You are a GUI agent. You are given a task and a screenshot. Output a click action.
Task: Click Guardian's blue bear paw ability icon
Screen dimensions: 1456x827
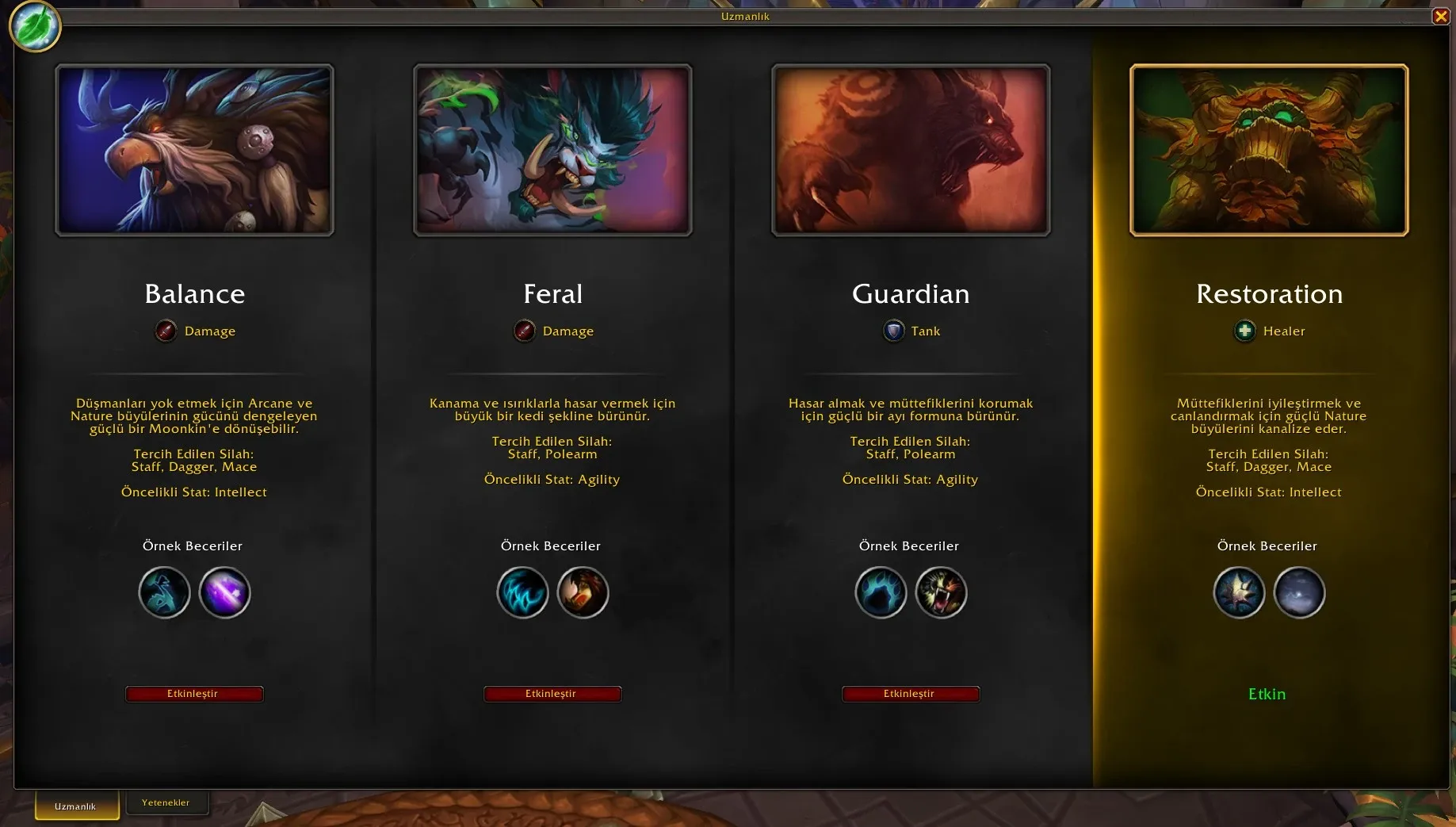pos(881,592)
